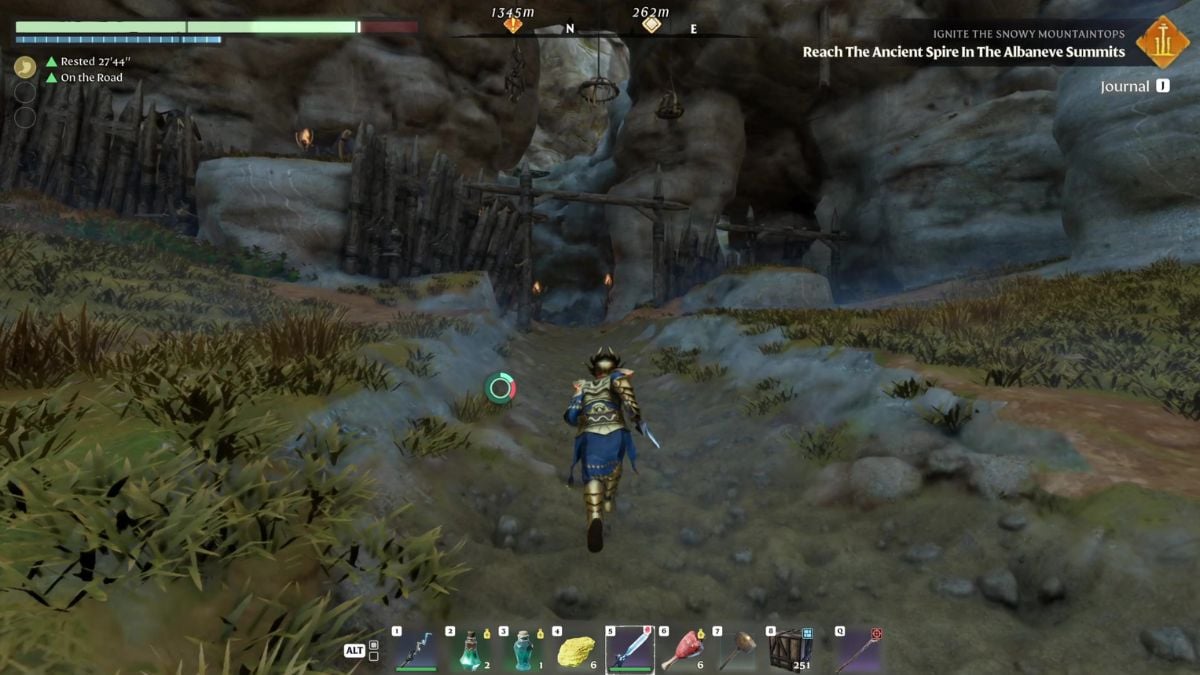The width and height of the screenshot is (1200, 675).
Task: Select the lightning staff in hotbar slot 1
Action: coord(416,650)
